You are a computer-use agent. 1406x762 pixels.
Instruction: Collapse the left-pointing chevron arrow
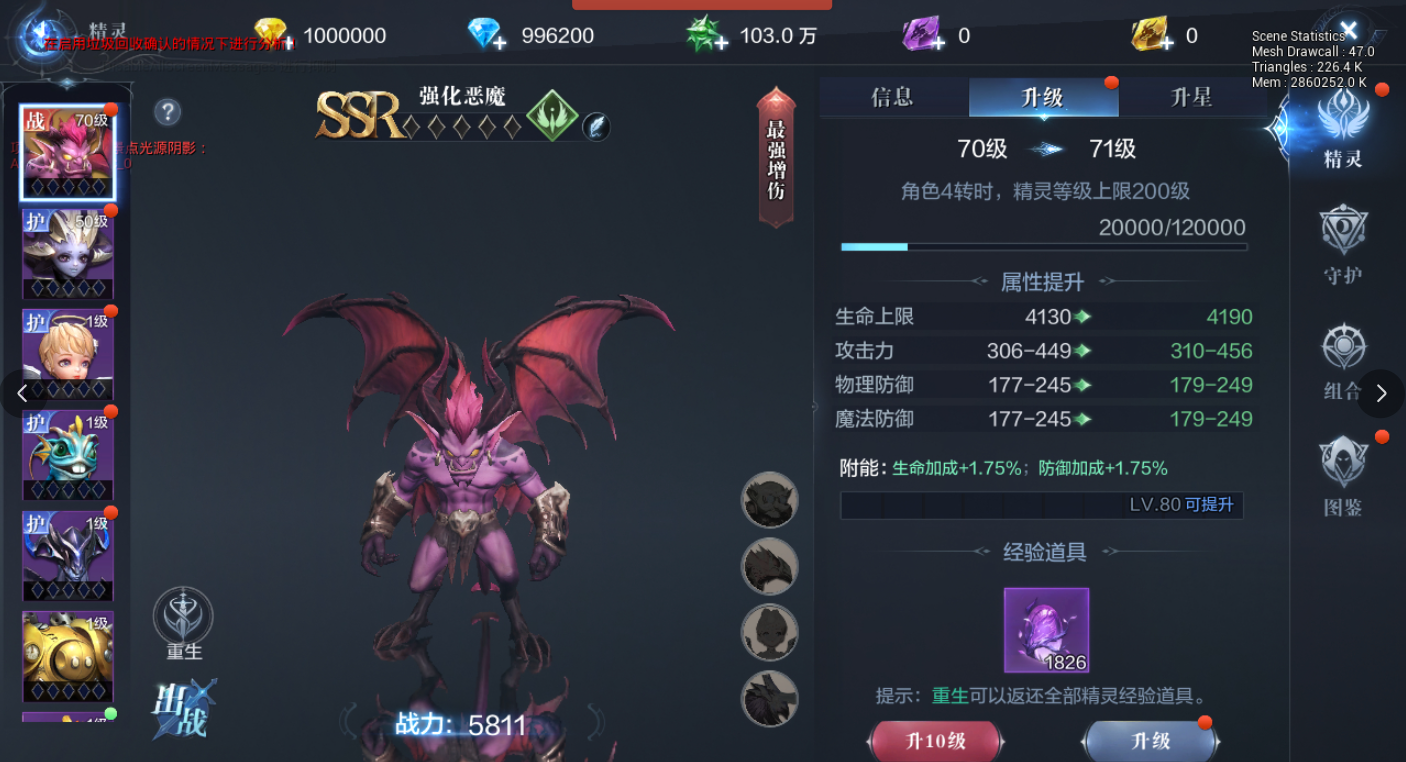click(x=22, y=394)
